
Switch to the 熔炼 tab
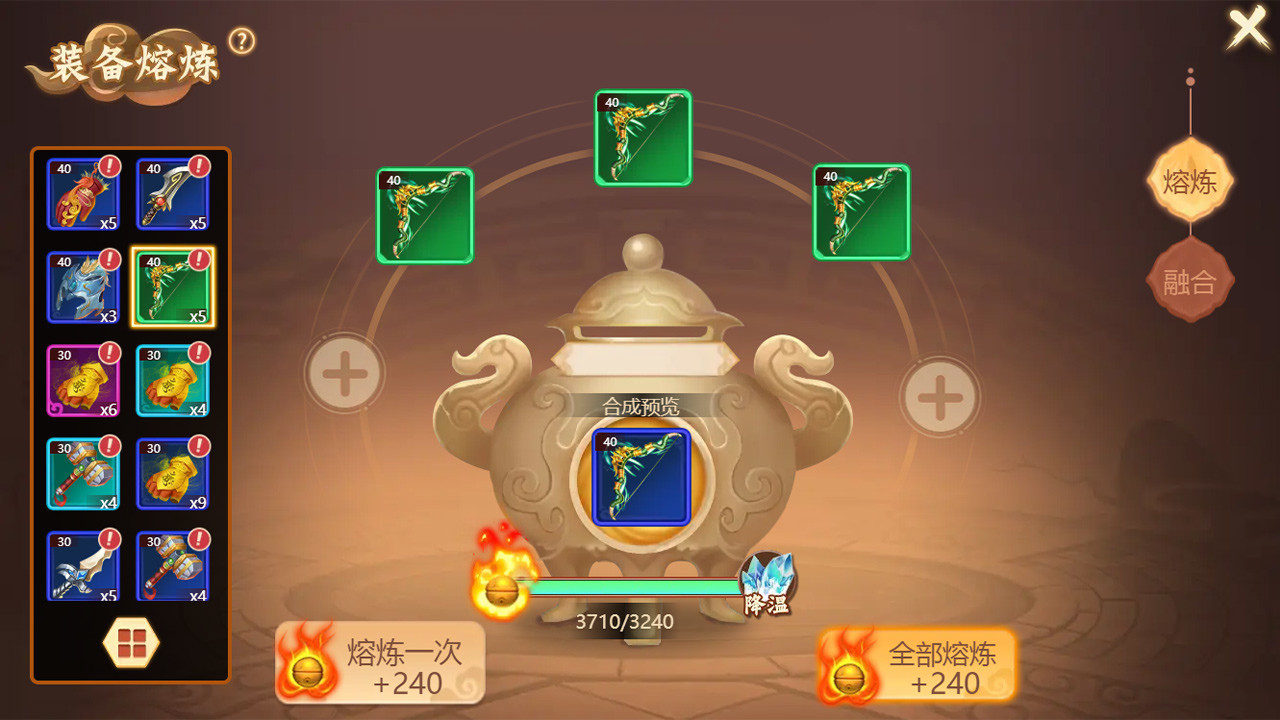pos(1189,181)
